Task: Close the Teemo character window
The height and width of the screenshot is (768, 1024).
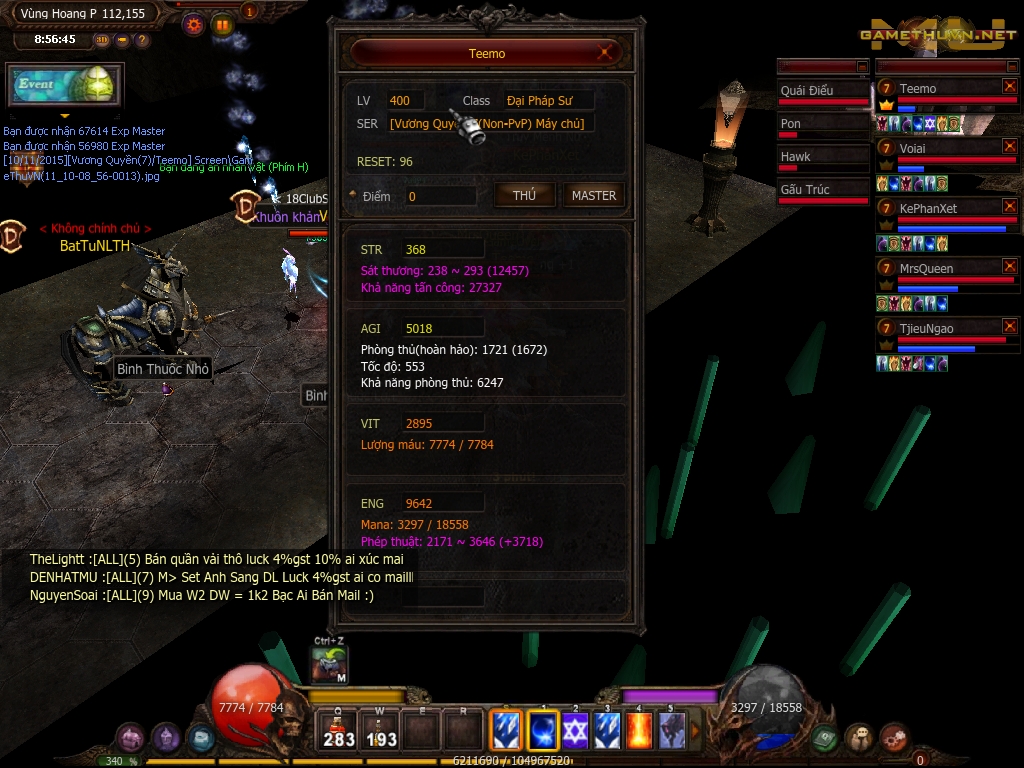Action: click(605, 53)
